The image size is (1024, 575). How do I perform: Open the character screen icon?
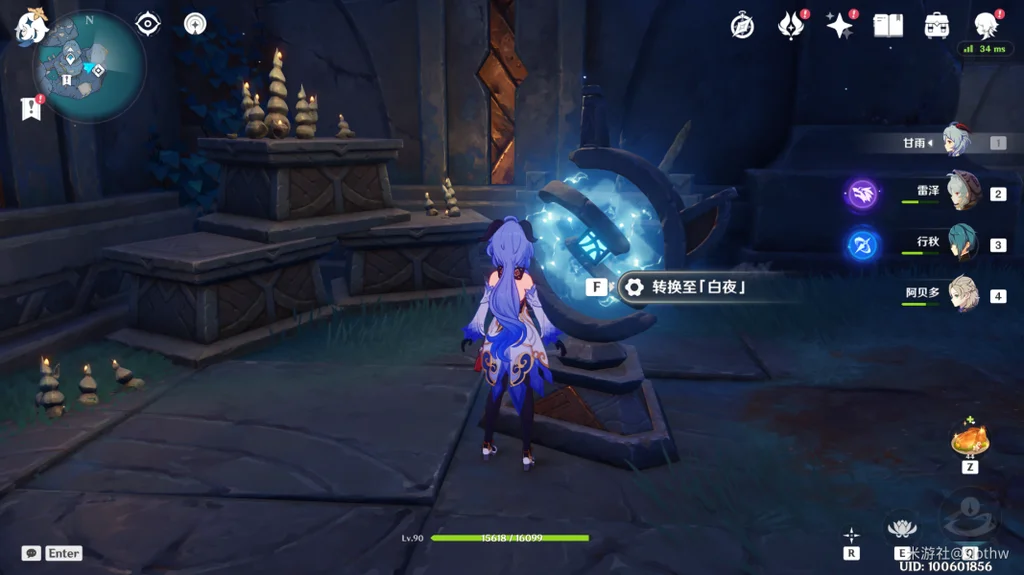tap(986, 26)
